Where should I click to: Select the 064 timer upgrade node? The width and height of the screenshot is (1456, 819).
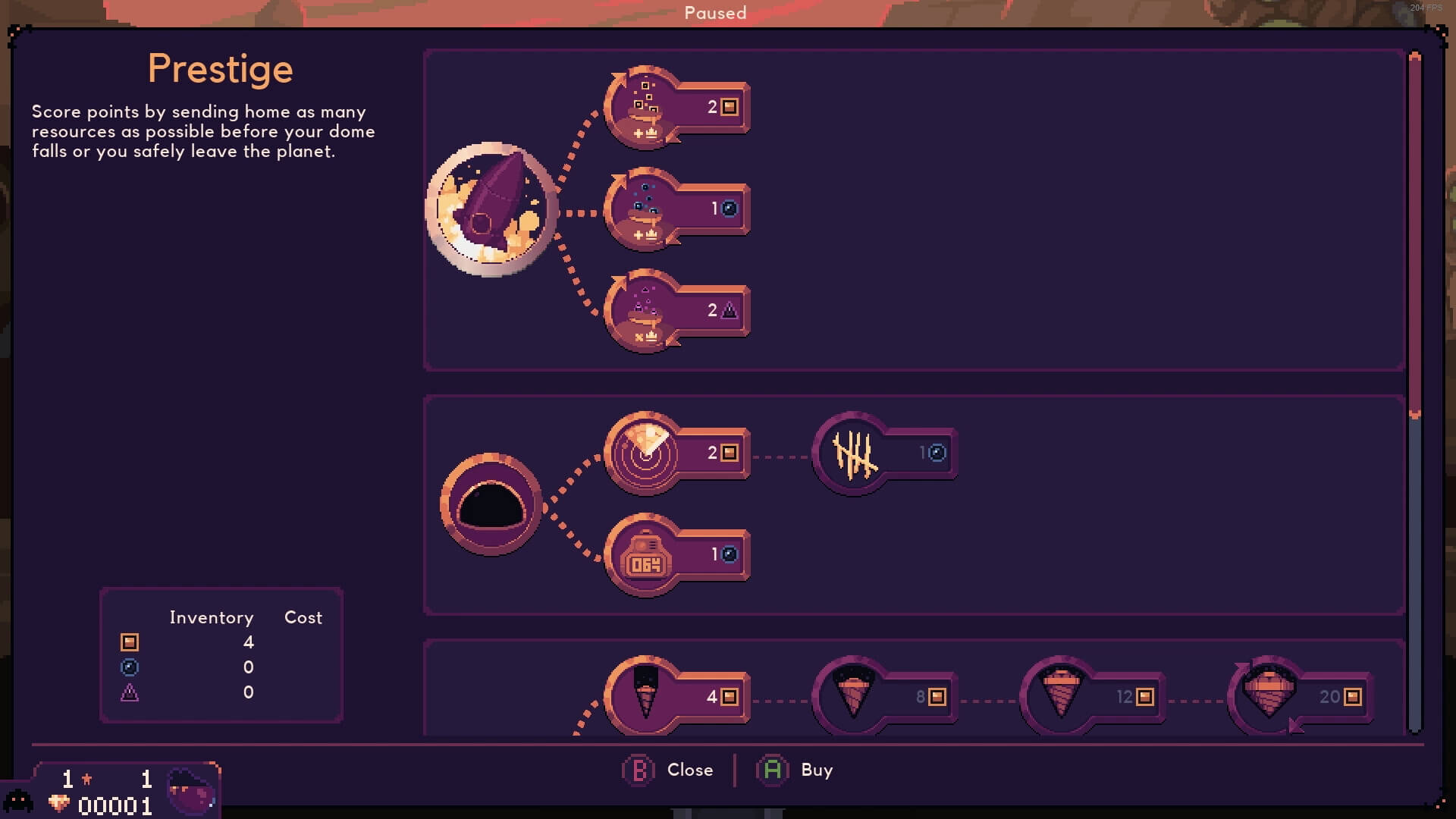point(645,554)
